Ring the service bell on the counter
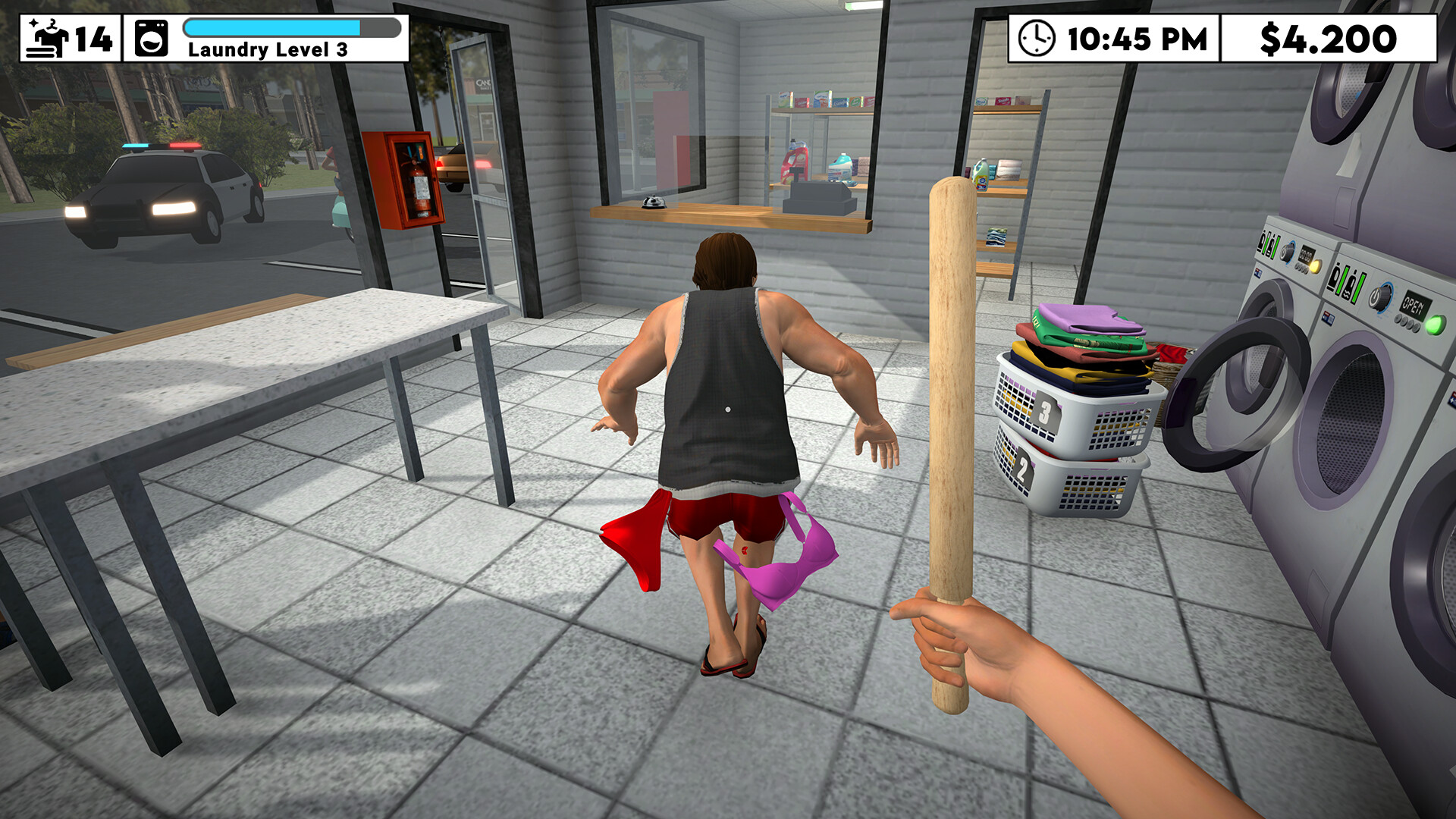 coord(653,202)
